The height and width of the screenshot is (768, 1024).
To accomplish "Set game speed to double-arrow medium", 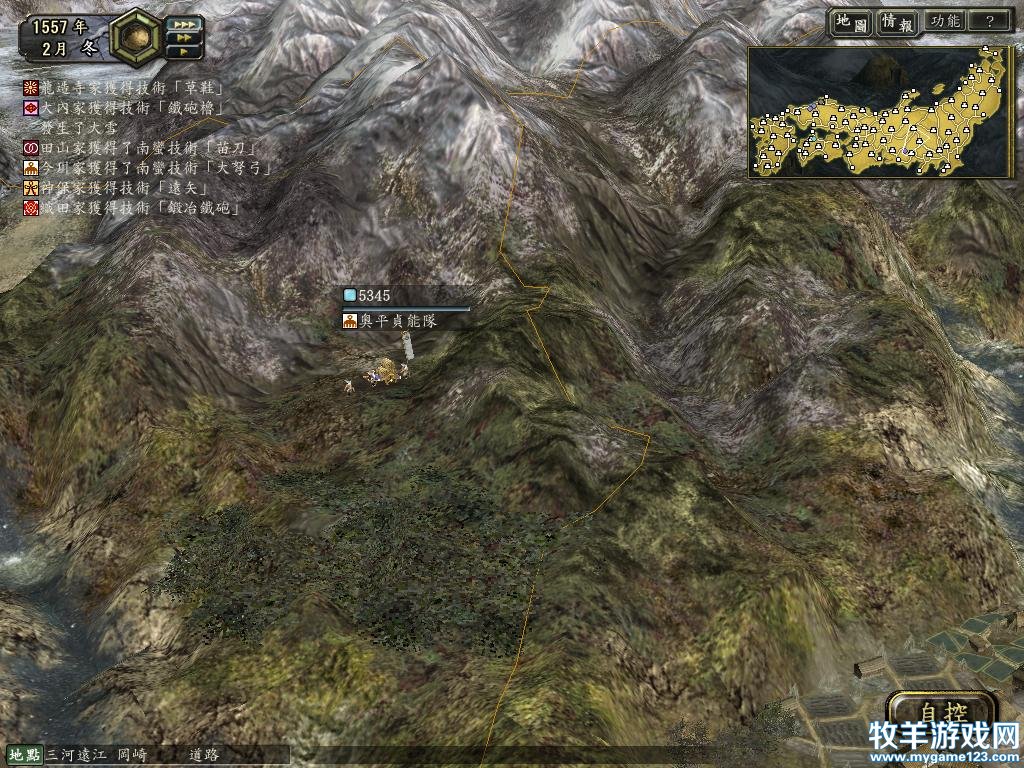I will (x=183, y=38).
